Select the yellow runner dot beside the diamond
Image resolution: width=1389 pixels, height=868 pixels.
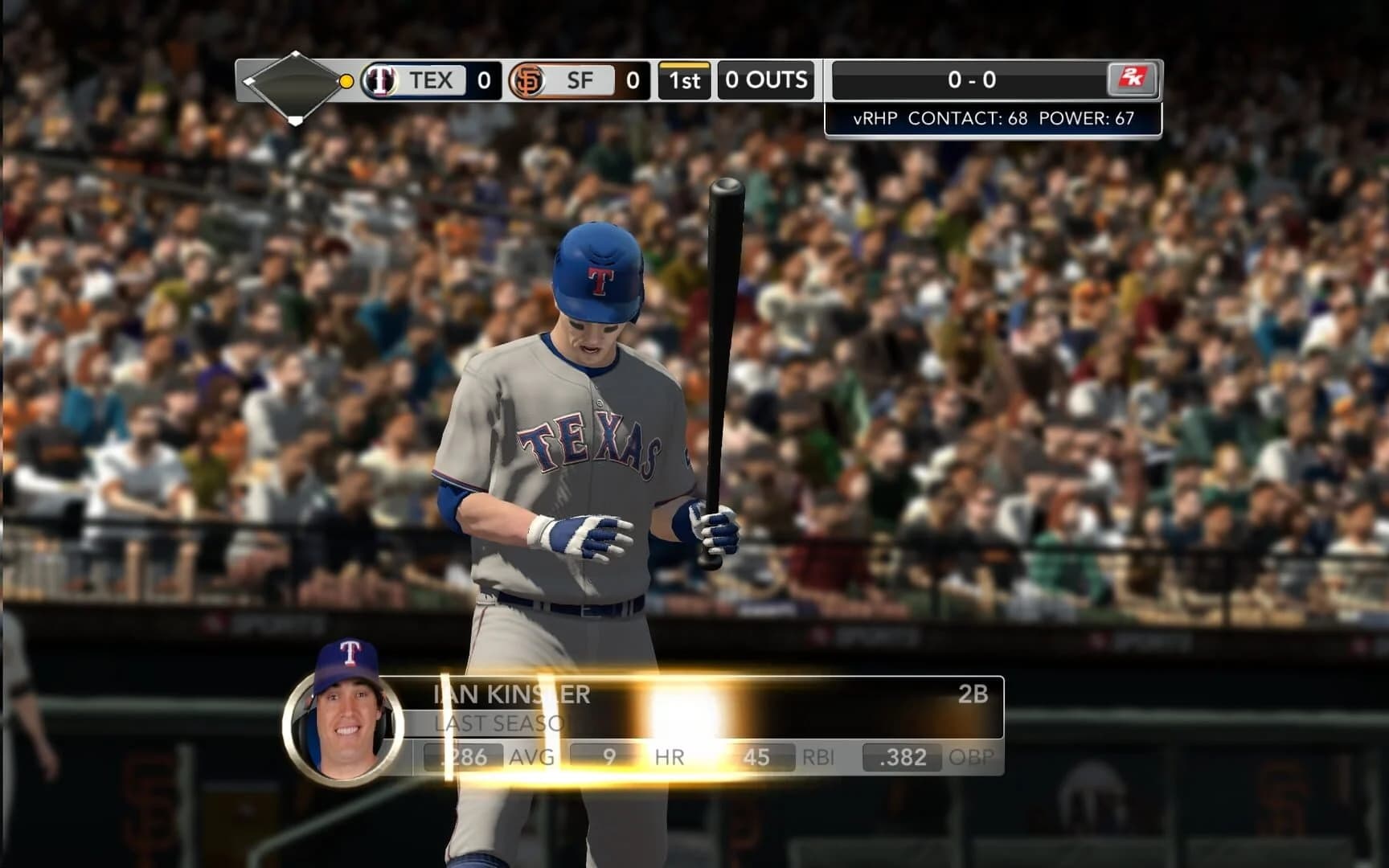coord(346,82)
